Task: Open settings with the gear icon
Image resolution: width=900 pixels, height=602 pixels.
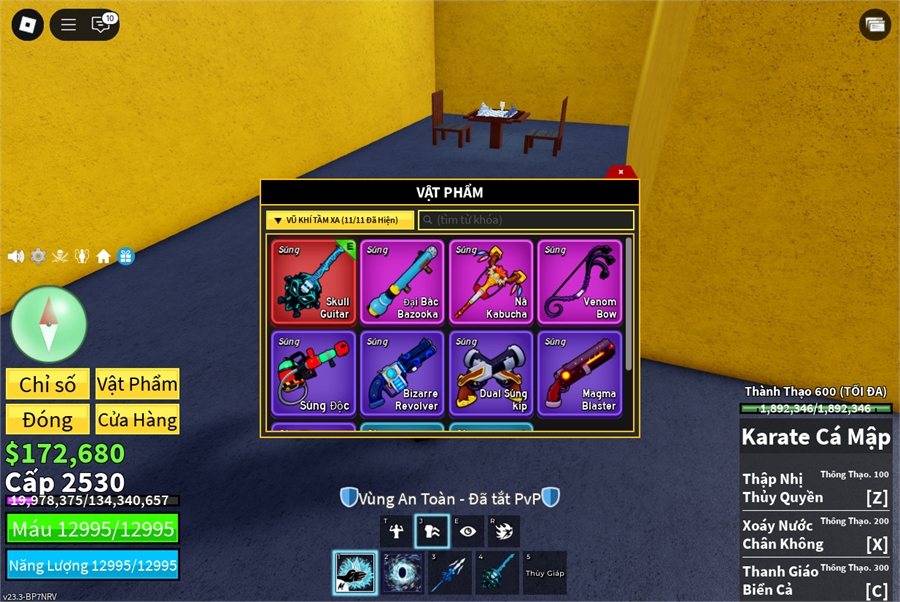Action: 38,256
